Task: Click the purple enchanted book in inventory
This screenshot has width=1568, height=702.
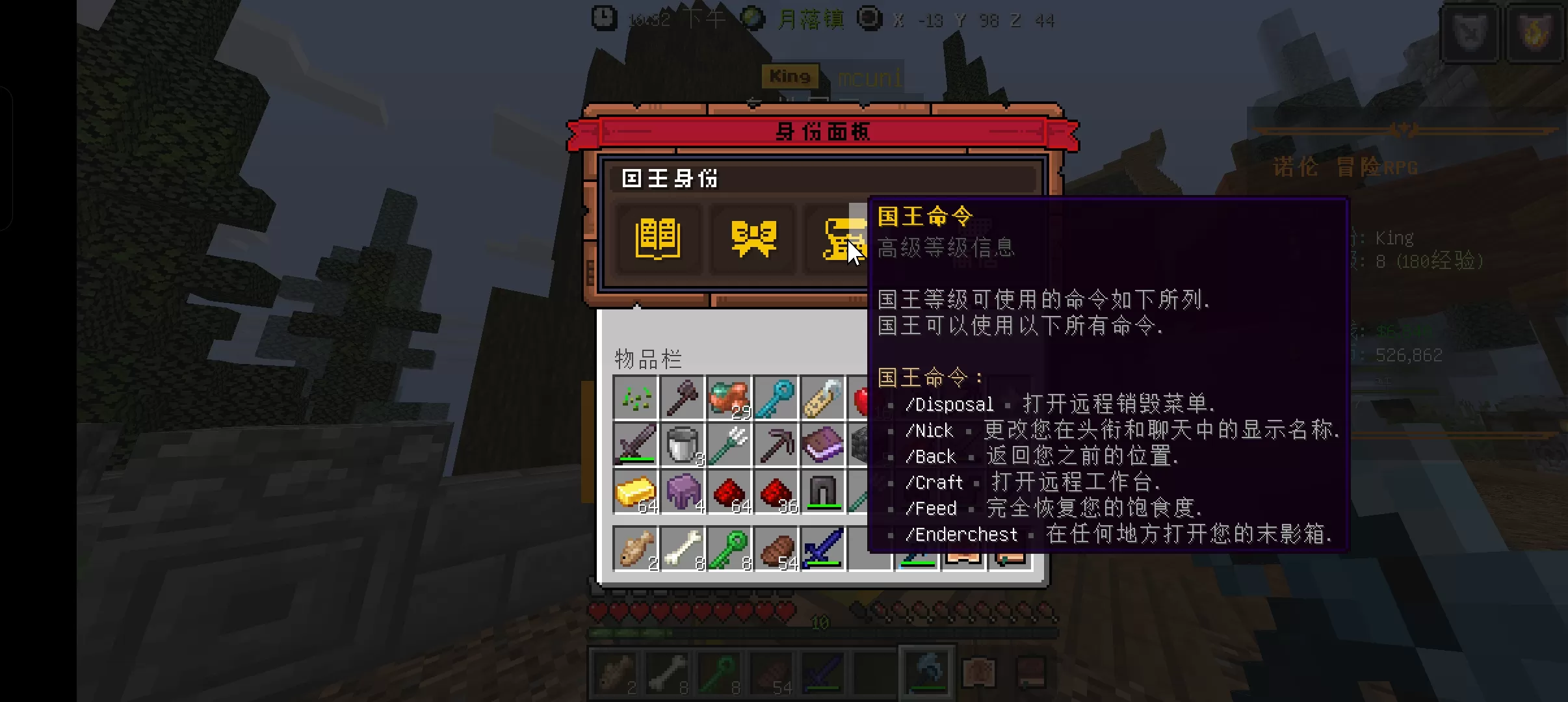Action: [x=822, y=445]
